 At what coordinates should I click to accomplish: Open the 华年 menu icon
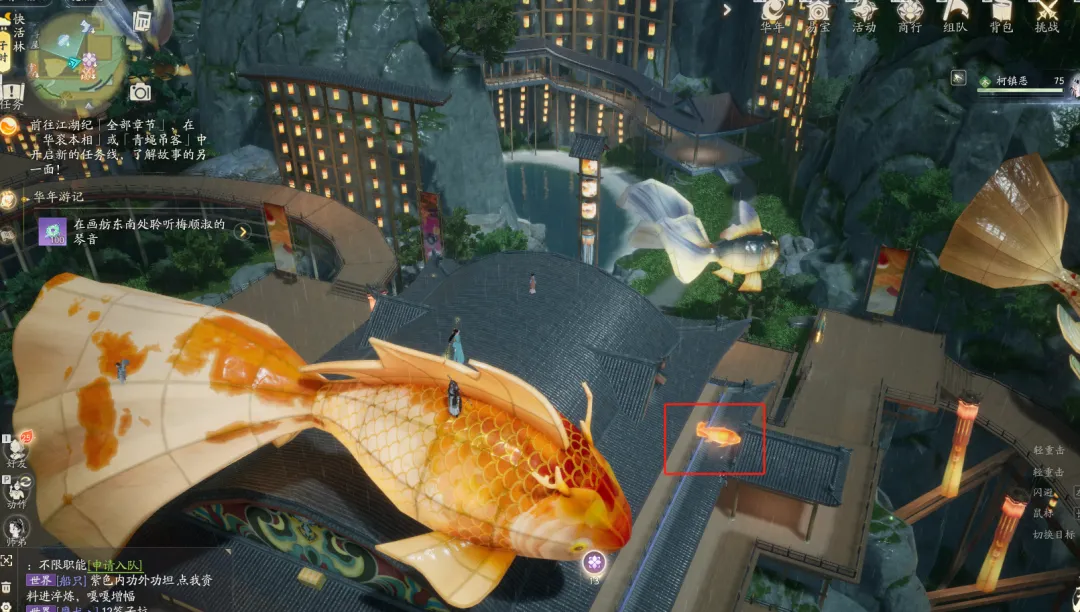[773, 14]
